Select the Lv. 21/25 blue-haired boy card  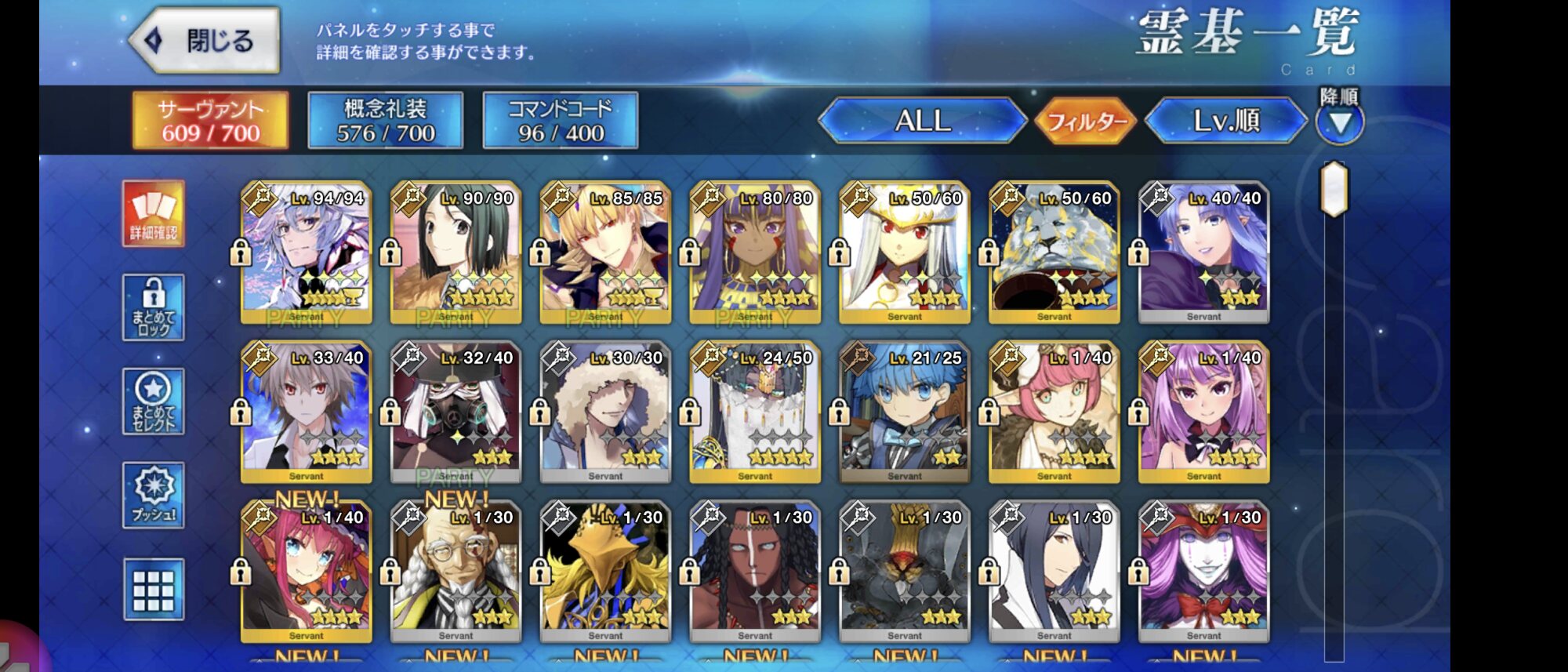[x=905, y=412]
